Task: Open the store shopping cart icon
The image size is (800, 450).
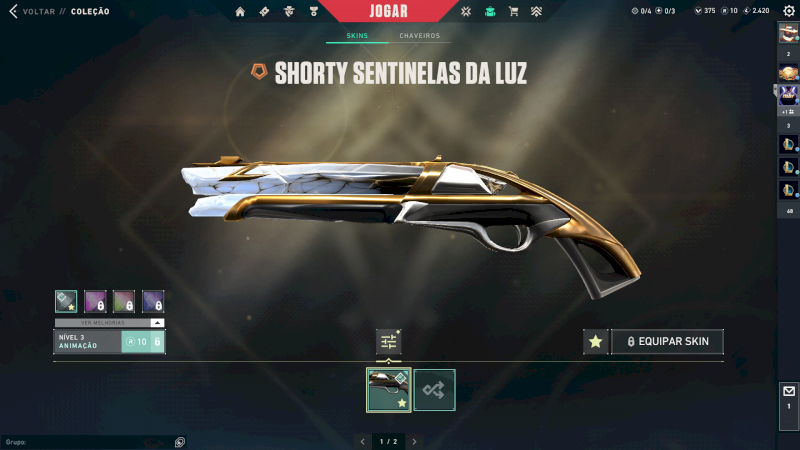Action: coord(513,12)
